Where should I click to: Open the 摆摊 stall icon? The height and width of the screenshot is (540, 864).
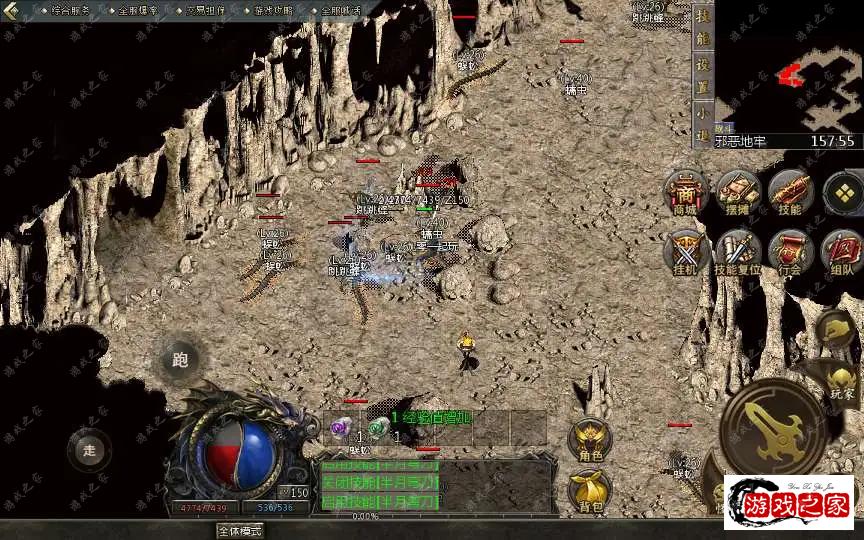tap(738, 192)
